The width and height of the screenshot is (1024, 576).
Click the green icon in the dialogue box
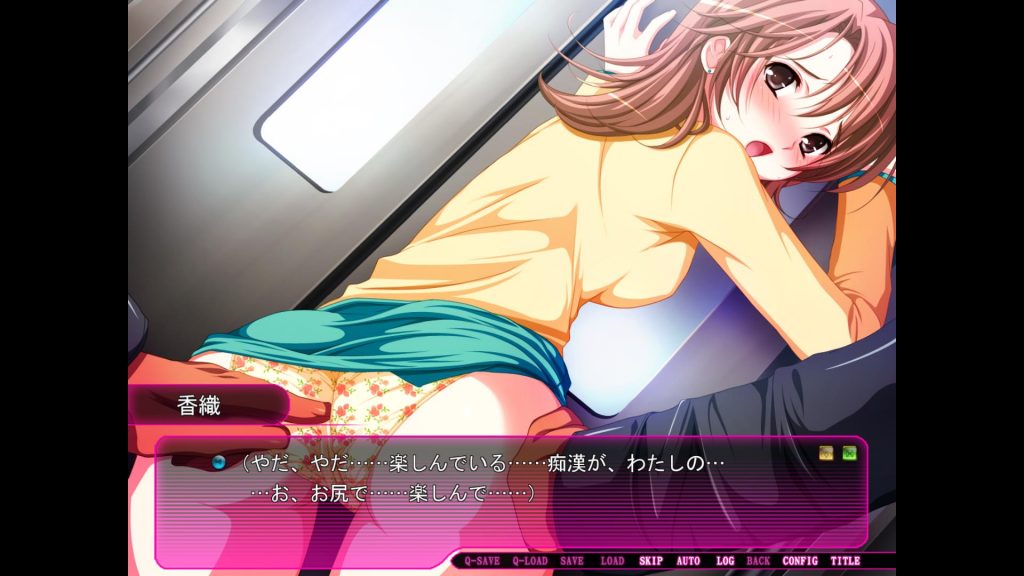pos(849,453)
